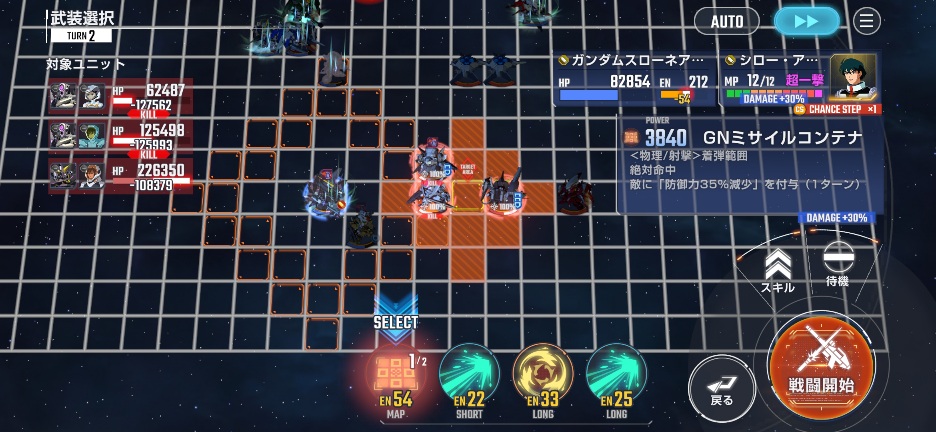Choose the 待機 standby command

[x=837, y=265]
